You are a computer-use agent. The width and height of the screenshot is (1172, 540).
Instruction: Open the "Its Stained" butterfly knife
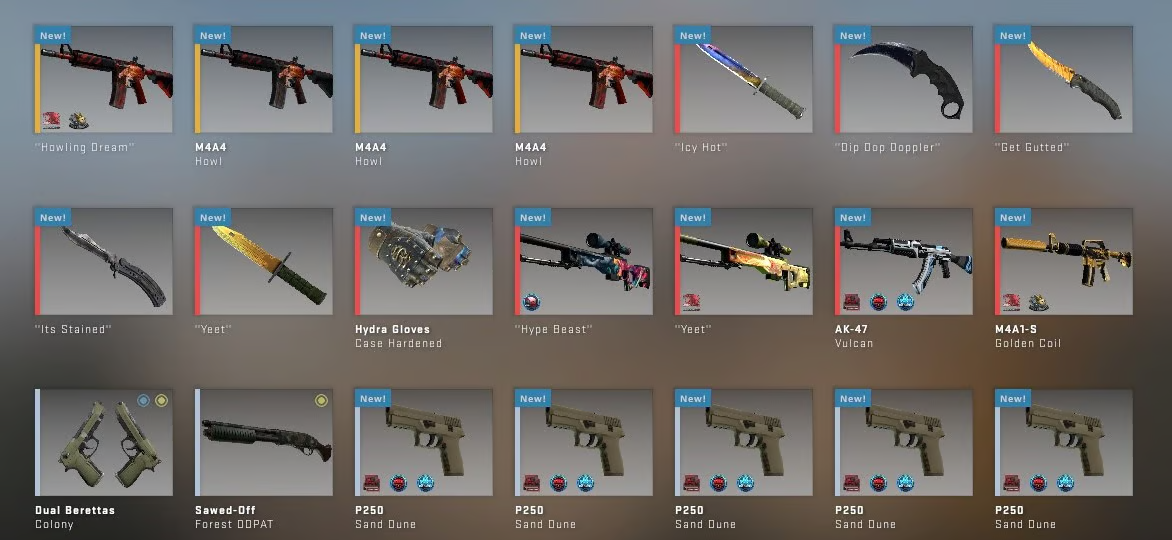[x=104, y=262]
